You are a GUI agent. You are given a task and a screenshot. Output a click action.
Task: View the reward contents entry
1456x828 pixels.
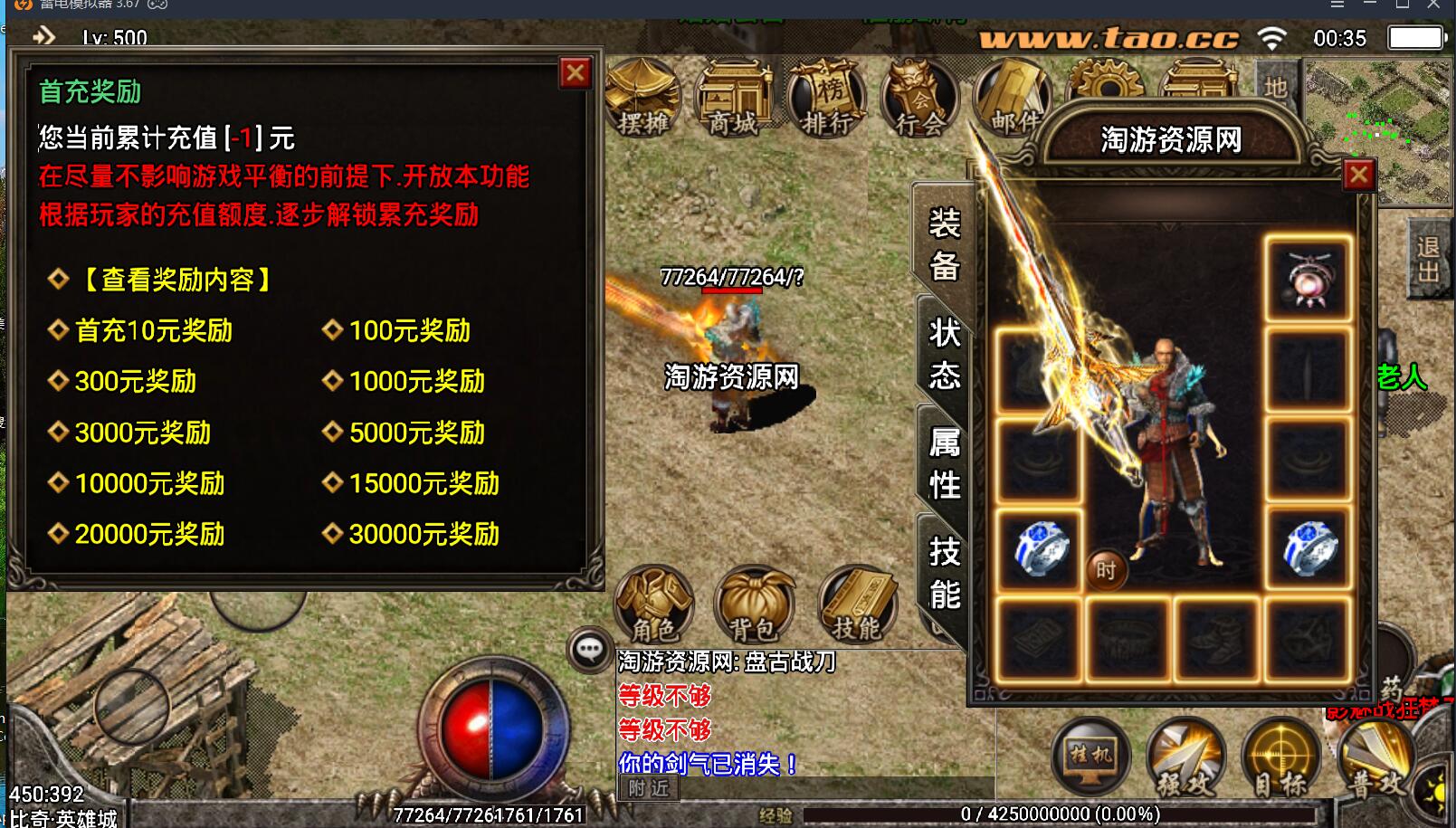[176, 280]
